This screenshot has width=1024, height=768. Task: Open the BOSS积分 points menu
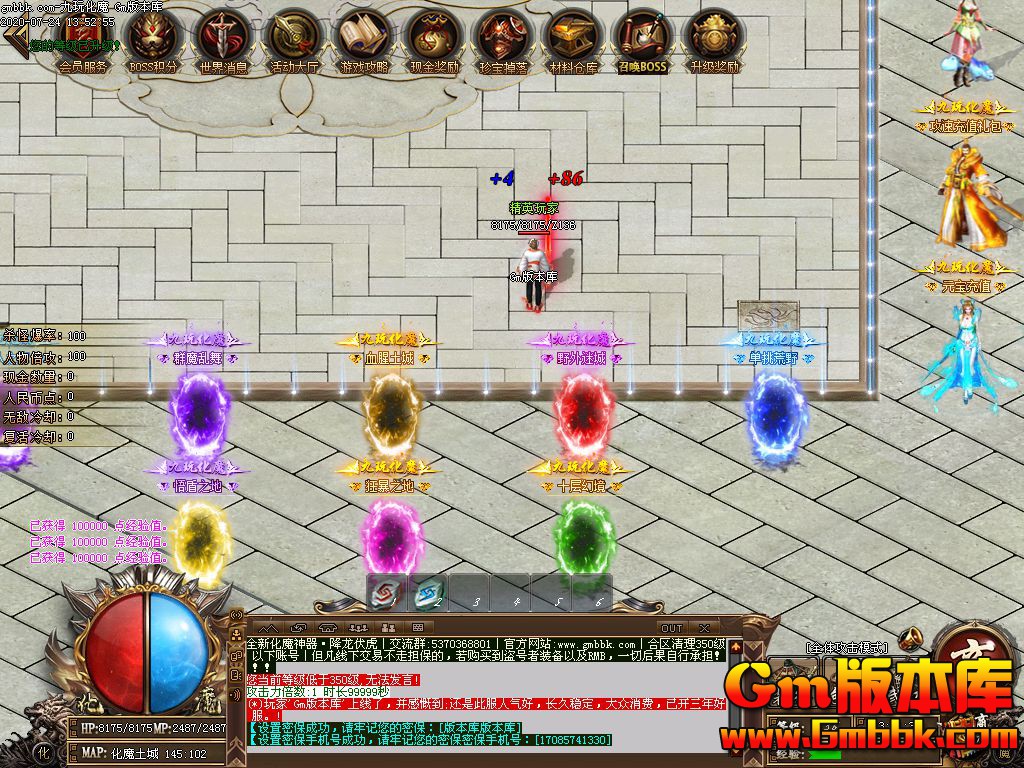coord(154,41)
